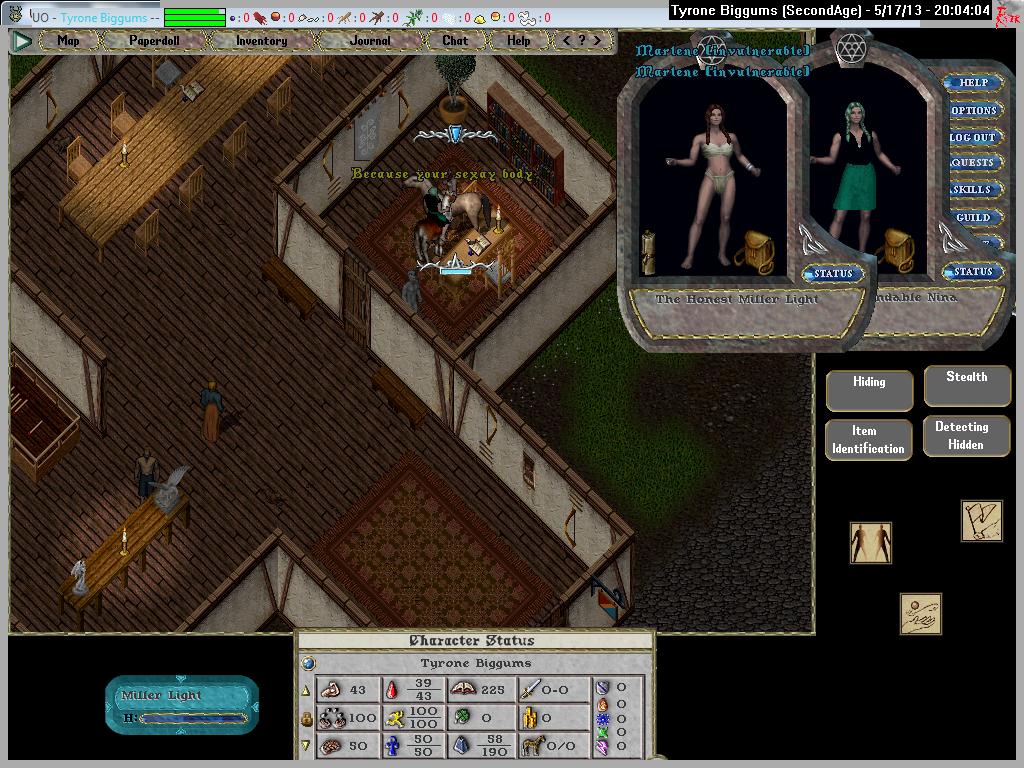Image resolution: width=1024 pixels, height=768 pixels.
Task: Click the two-figures macro icon
Action: tap(870, 542)
